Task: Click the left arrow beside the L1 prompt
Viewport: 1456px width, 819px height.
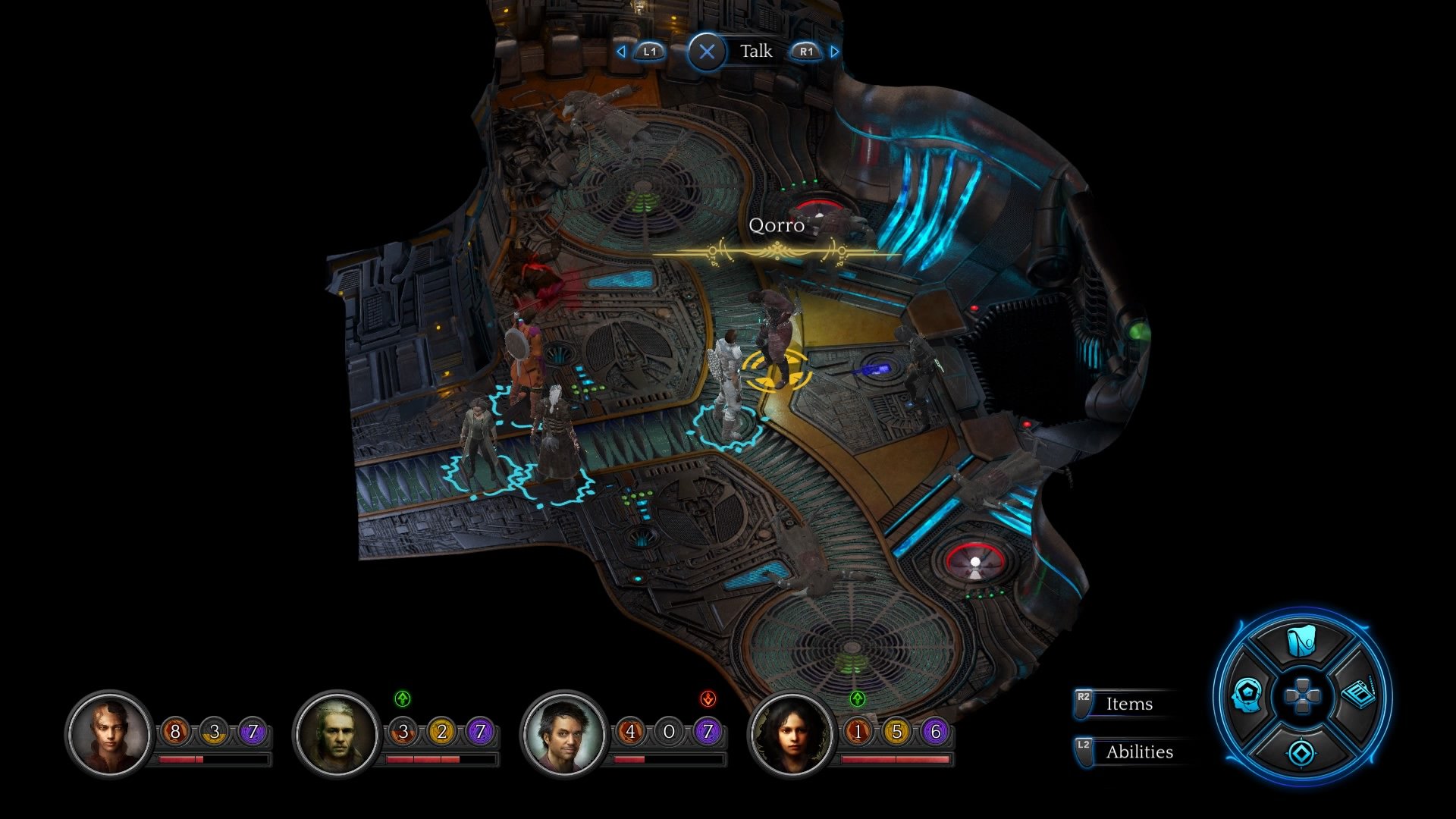Action: click(x=620, y=52)
